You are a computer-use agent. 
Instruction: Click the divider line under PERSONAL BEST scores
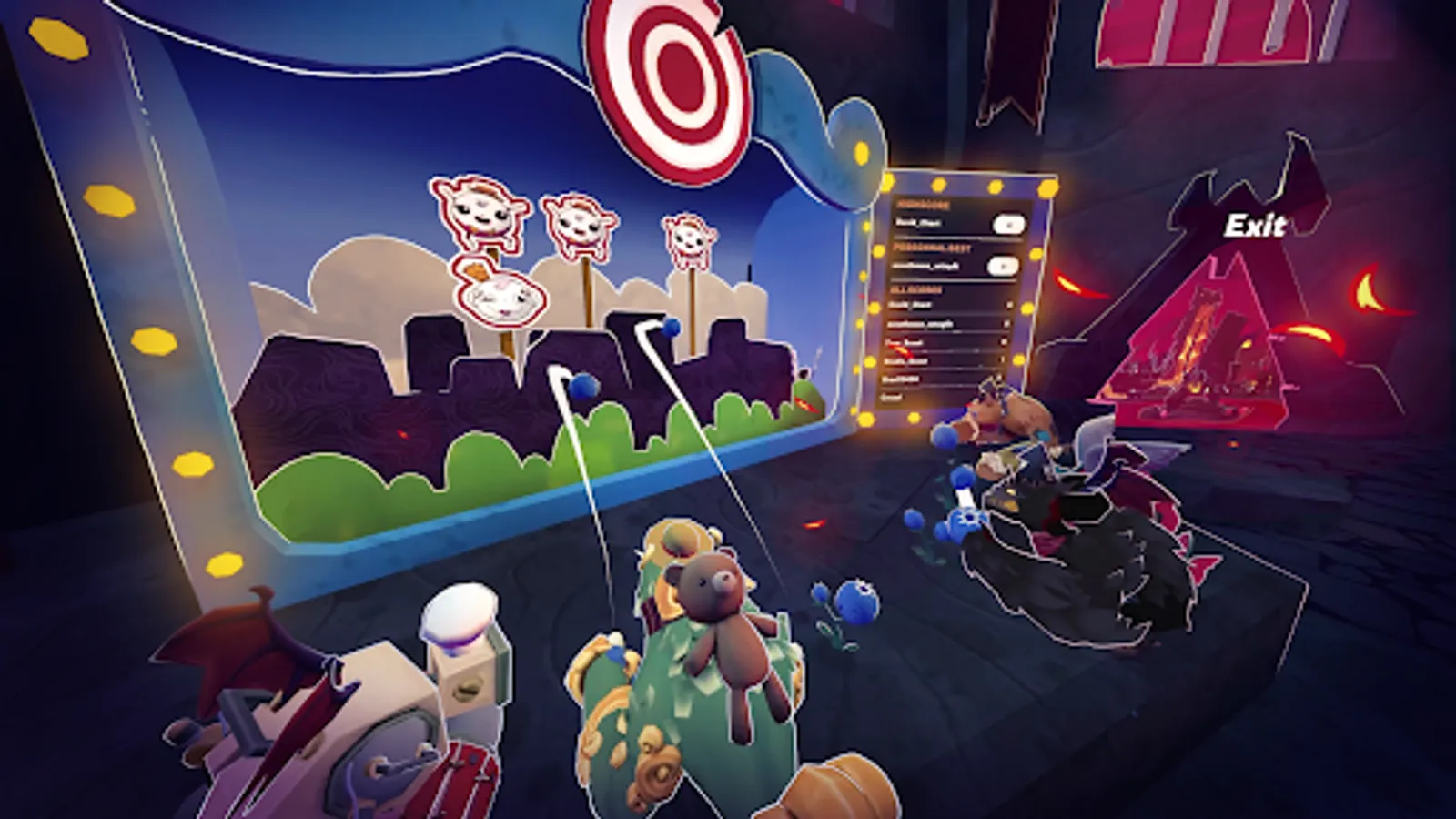[x=952, y=280]
